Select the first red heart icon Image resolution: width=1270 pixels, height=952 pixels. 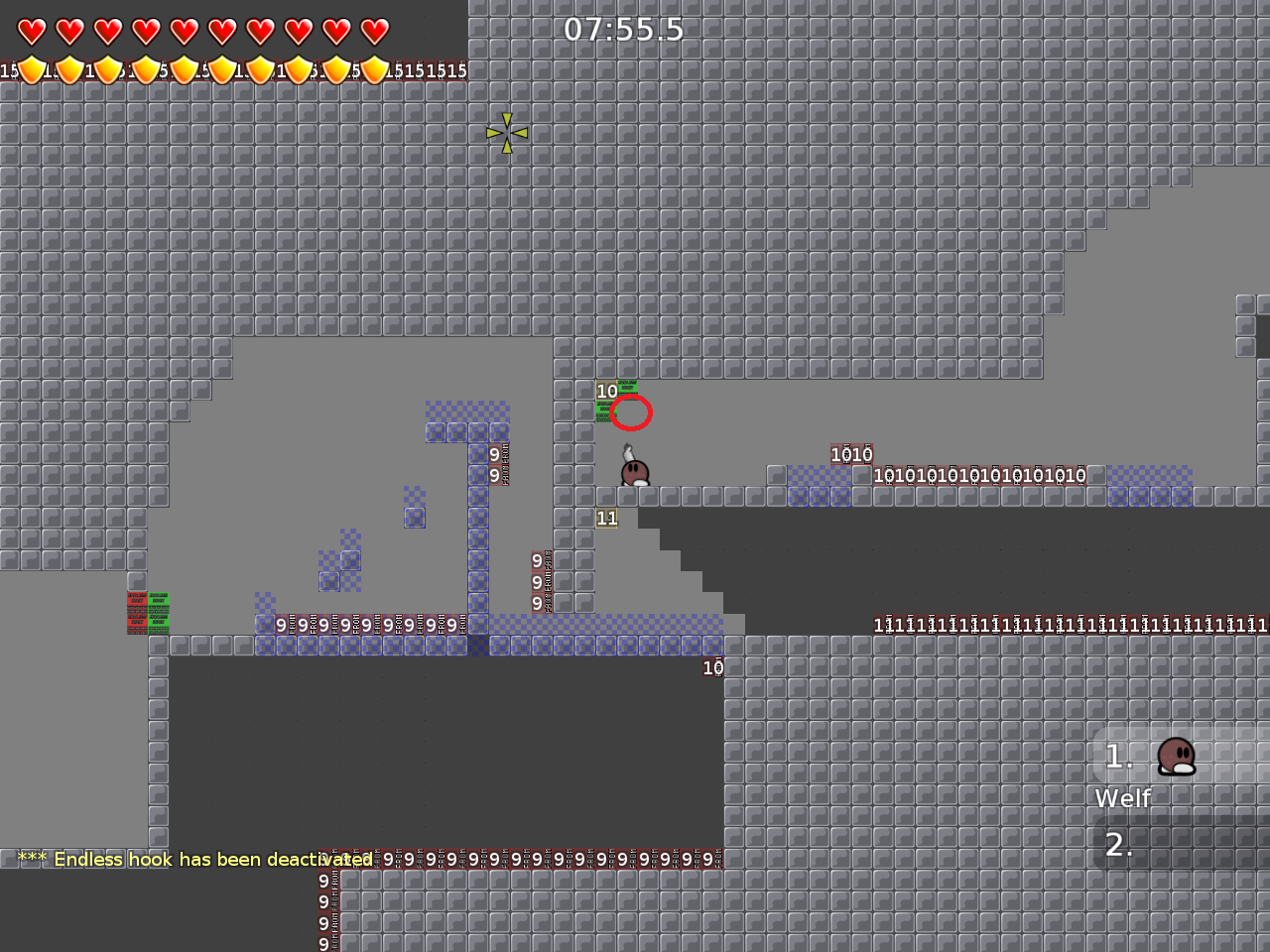31,31
